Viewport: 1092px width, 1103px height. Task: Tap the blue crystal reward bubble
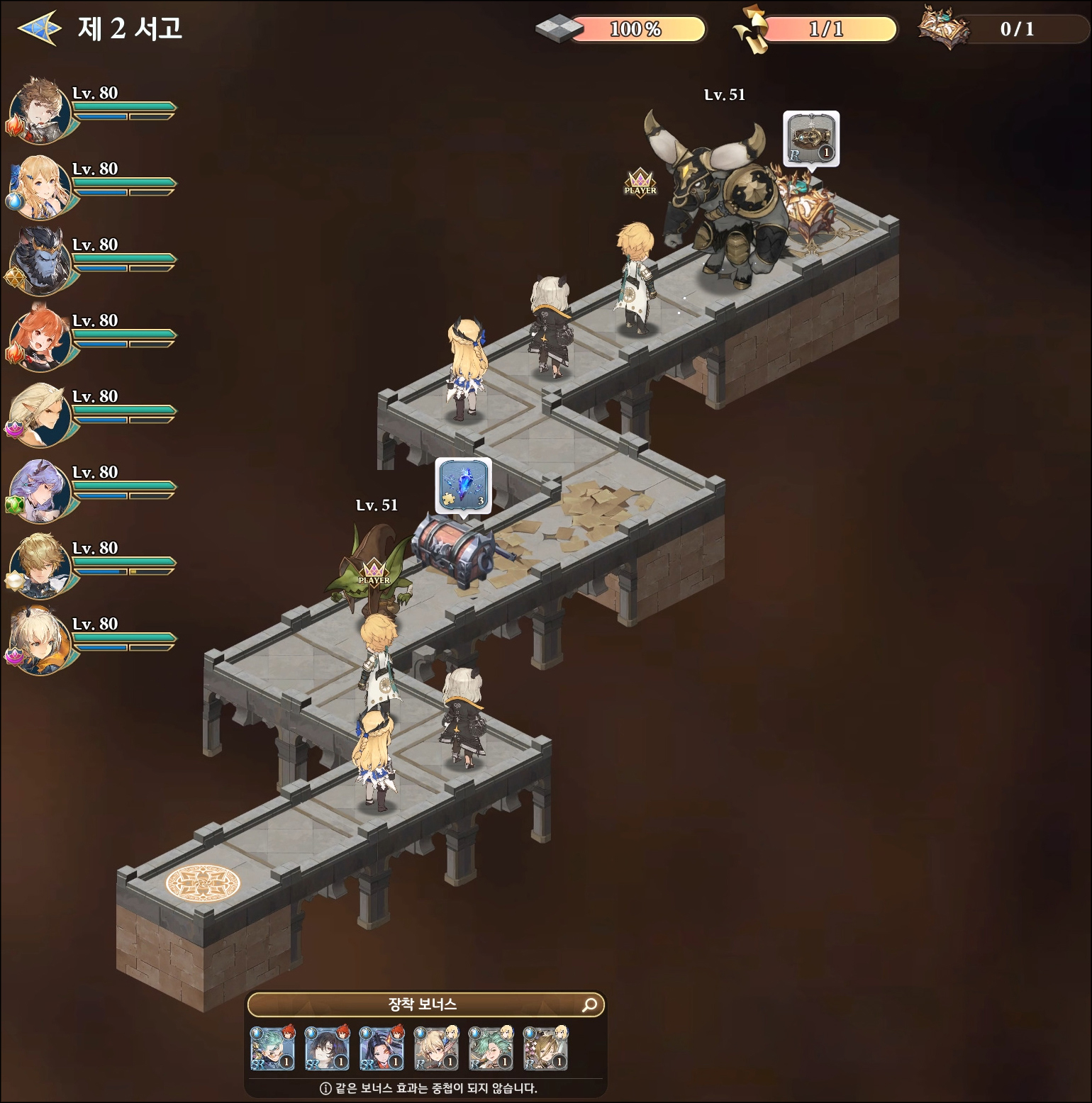(x=463, y=485)
